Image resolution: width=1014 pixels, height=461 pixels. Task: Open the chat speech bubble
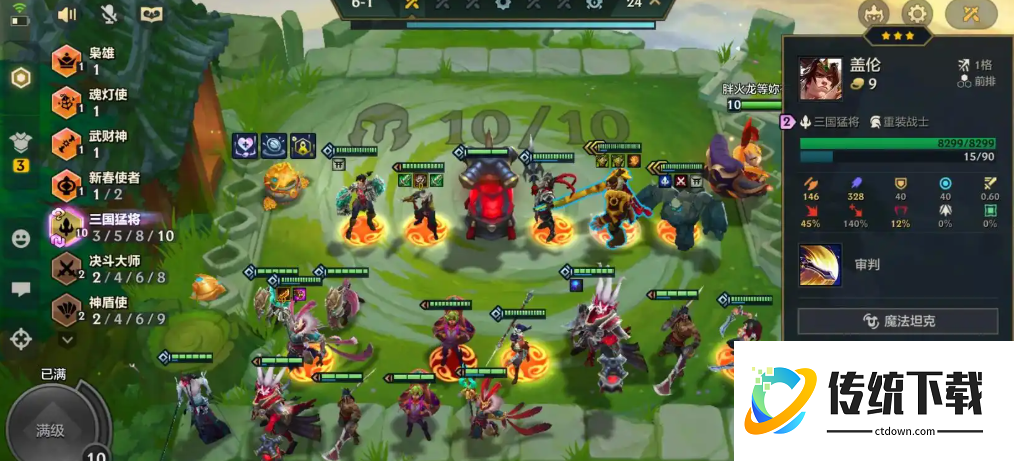coord(20,289)
